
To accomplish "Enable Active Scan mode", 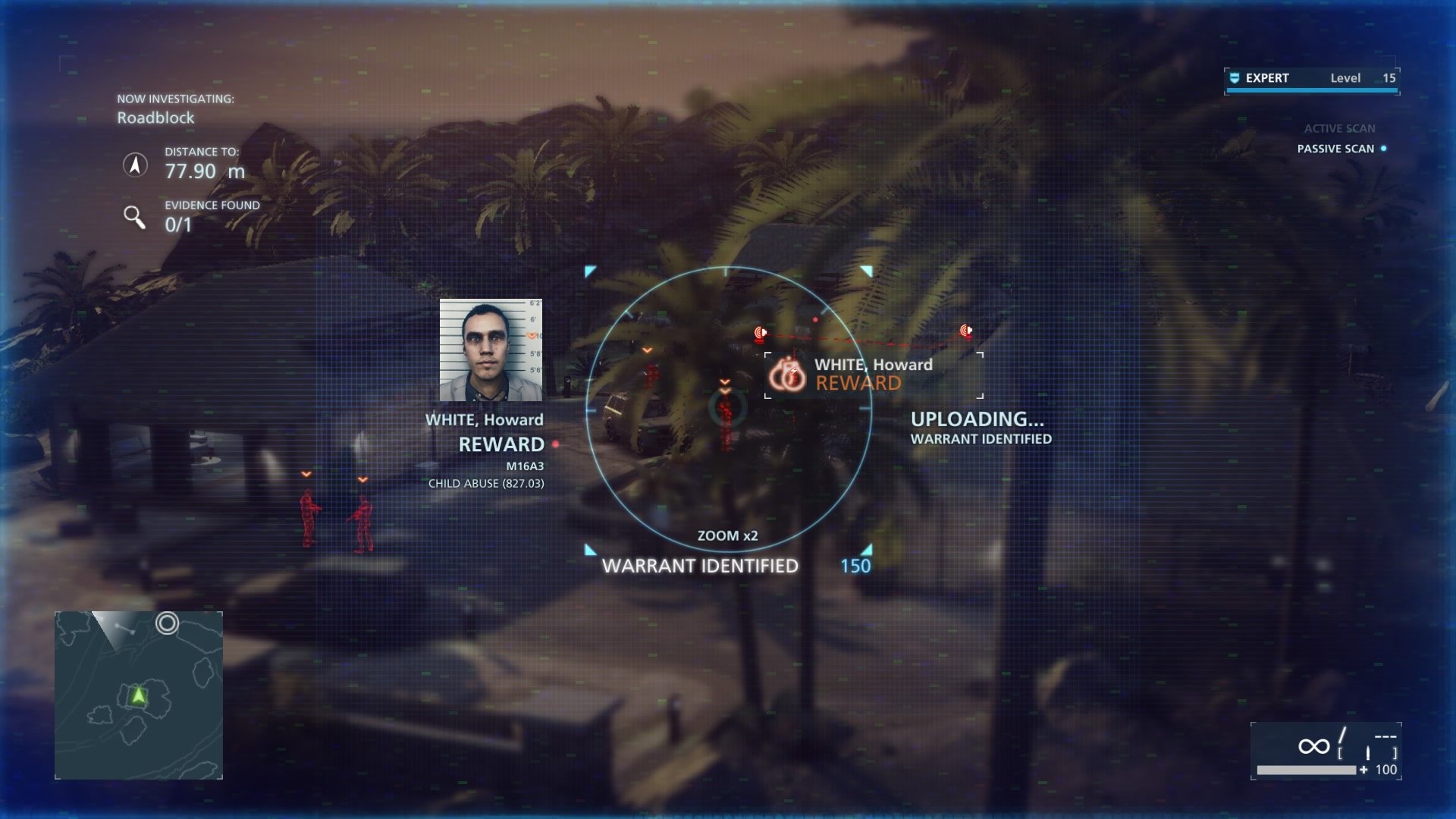I will pyautogui.click(x=1339, y=128).
